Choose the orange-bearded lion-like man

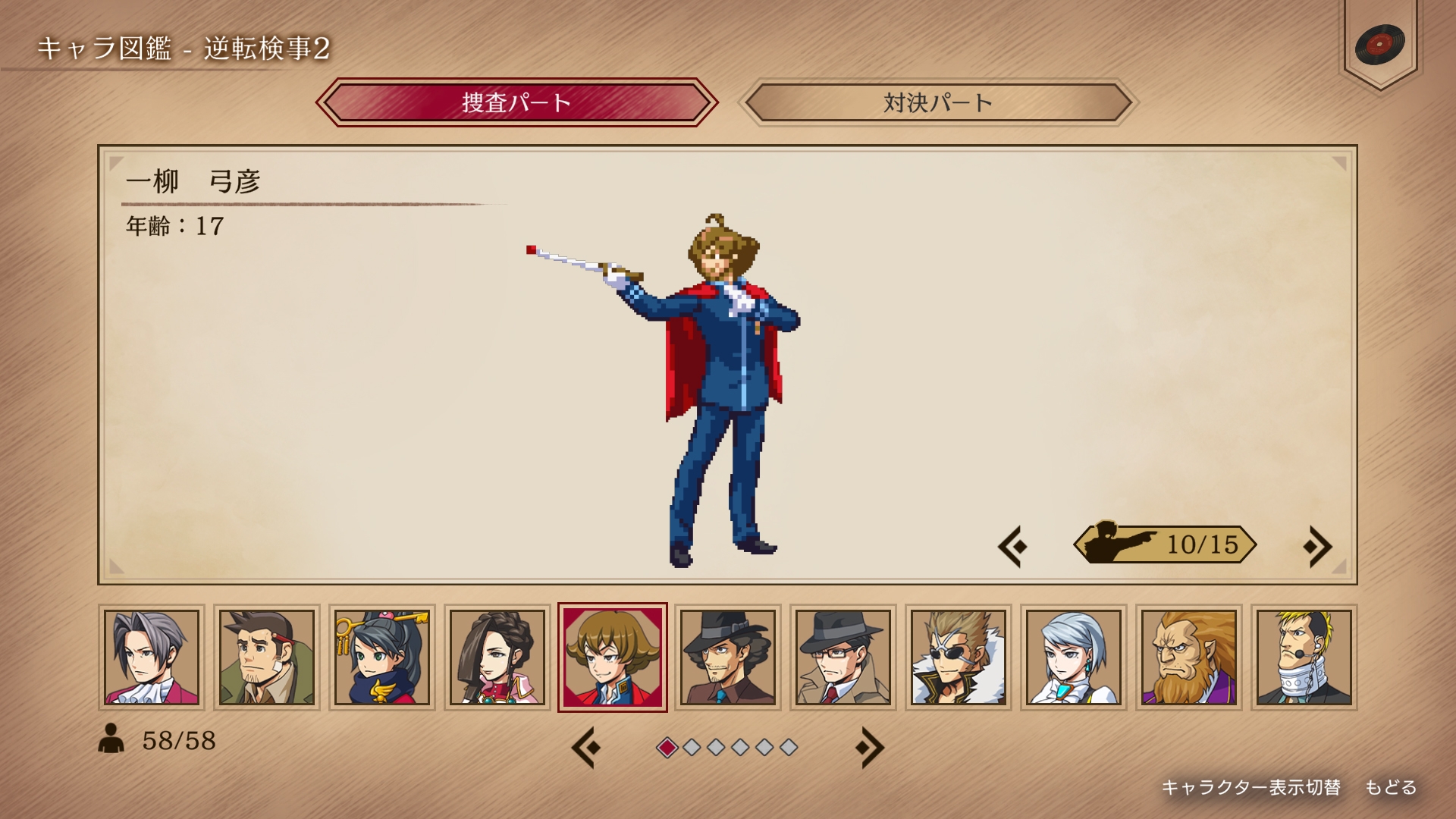pos(1189,657)
